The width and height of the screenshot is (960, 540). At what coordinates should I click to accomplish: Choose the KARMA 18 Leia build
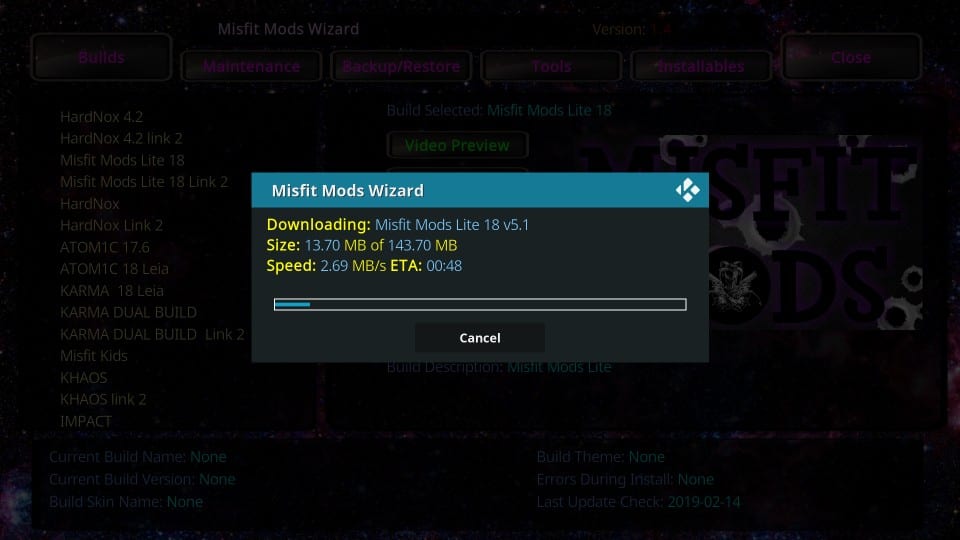(x=111, y=290)
